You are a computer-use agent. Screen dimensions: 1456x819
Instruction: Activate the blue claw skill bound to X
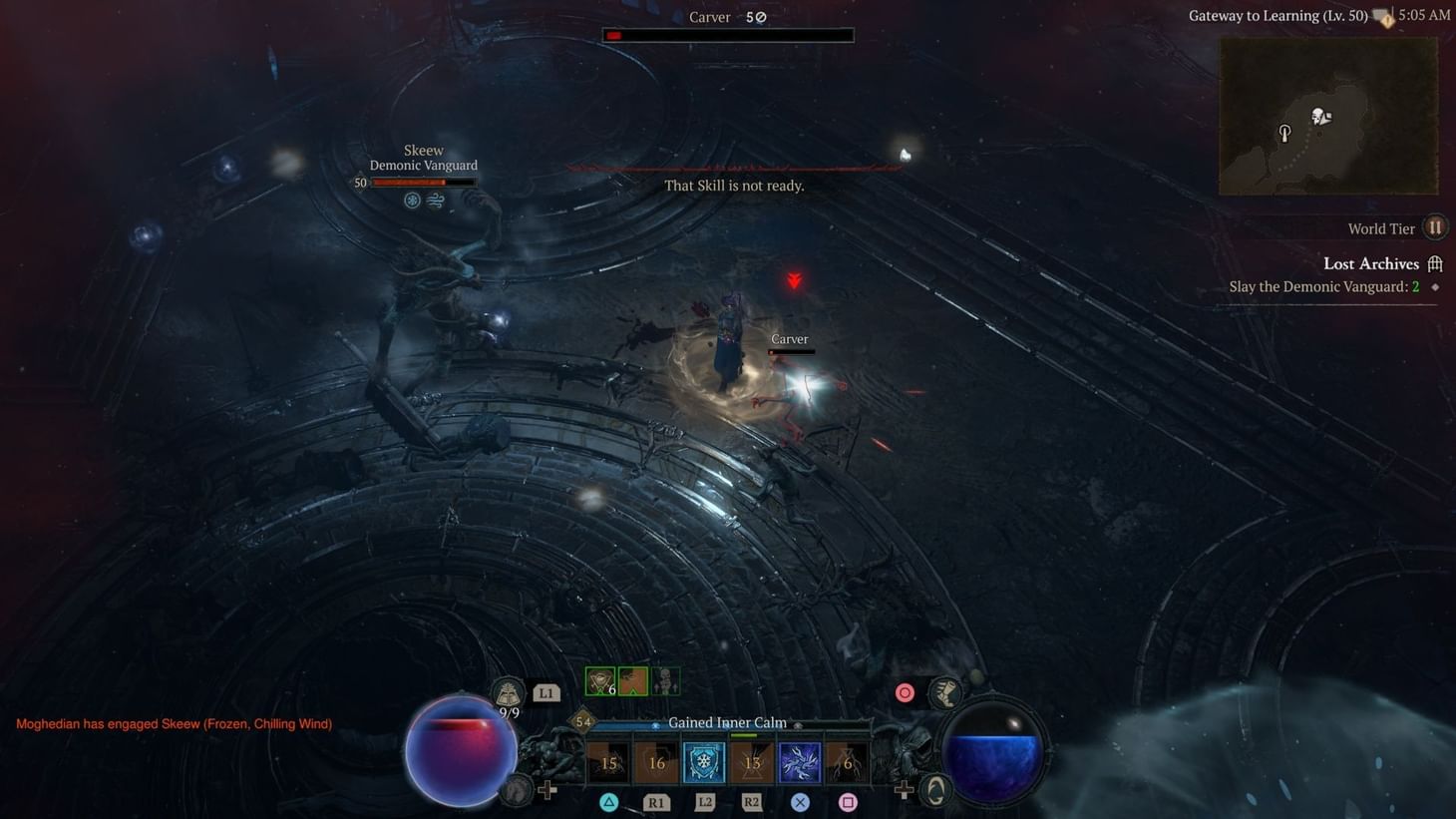point(798,761)
